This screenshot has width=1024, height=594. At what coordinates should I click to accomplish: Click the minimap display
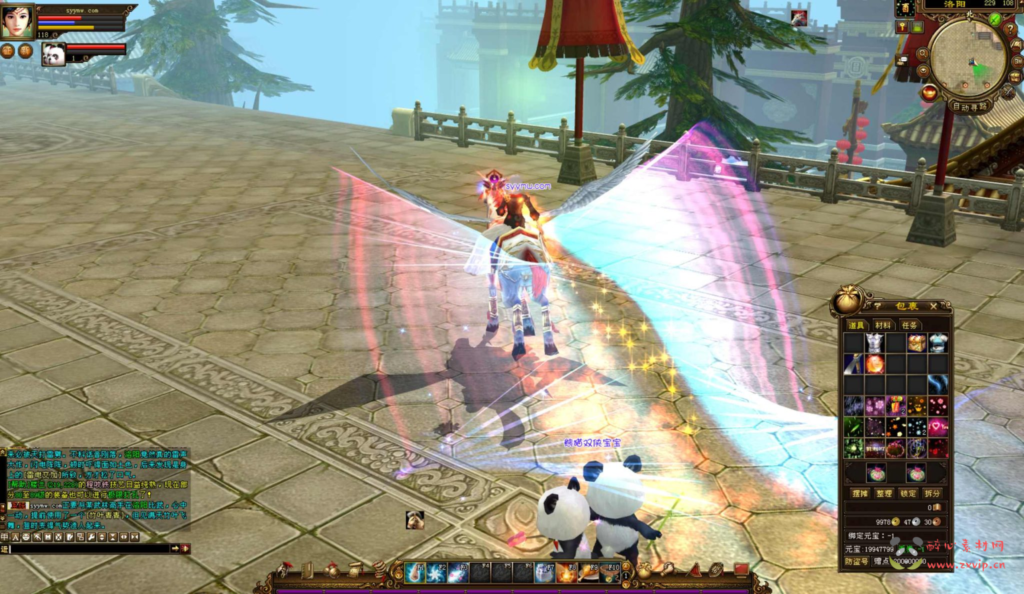(x=968, y=59)
